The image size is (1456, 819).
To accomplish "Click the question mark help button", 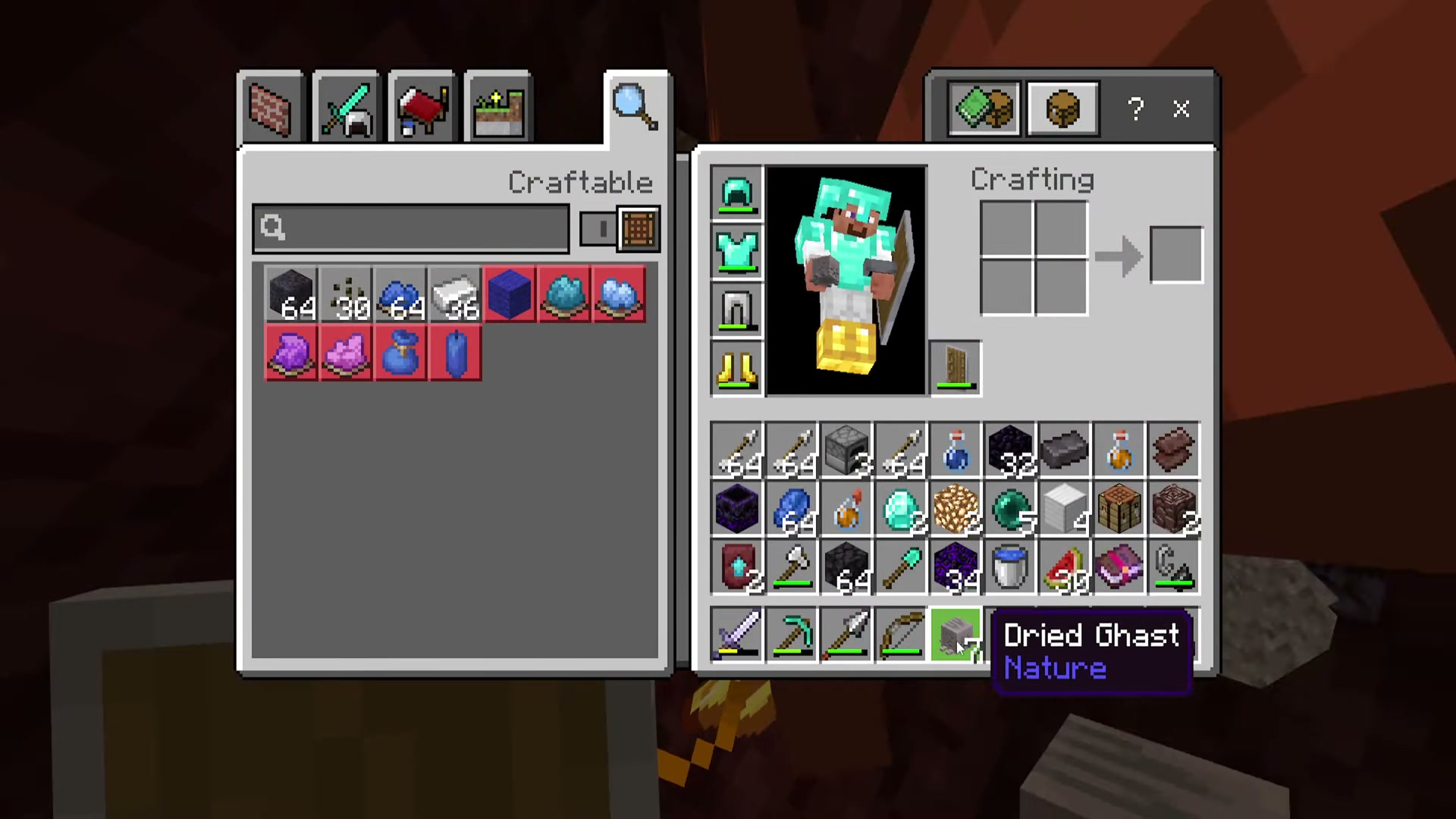I will pos(1135,110).
